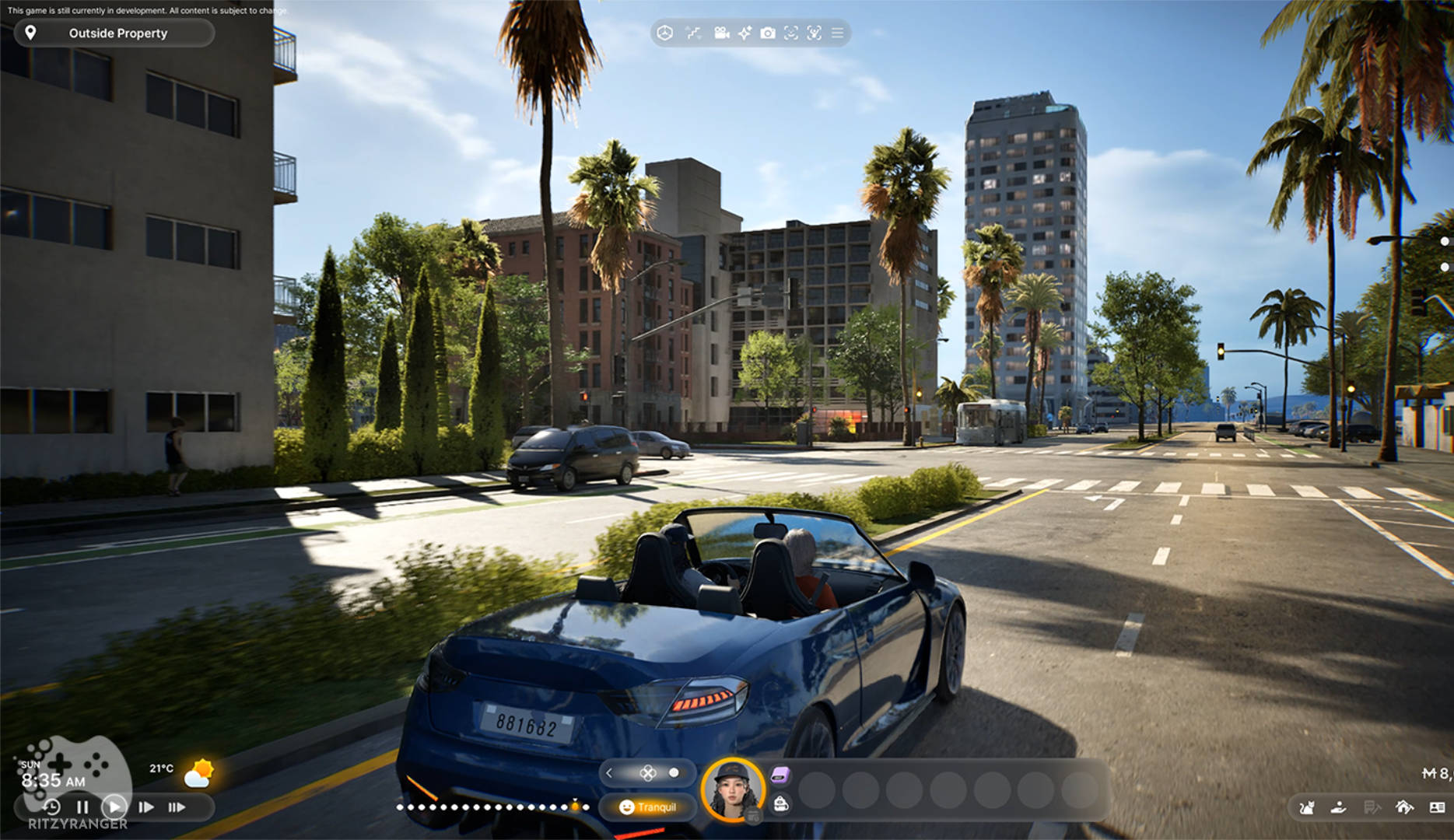The height and width of the screenshot is (840, 1454).
Task: Open the pets menu cat icon
Action: [x=1307, y=807]
